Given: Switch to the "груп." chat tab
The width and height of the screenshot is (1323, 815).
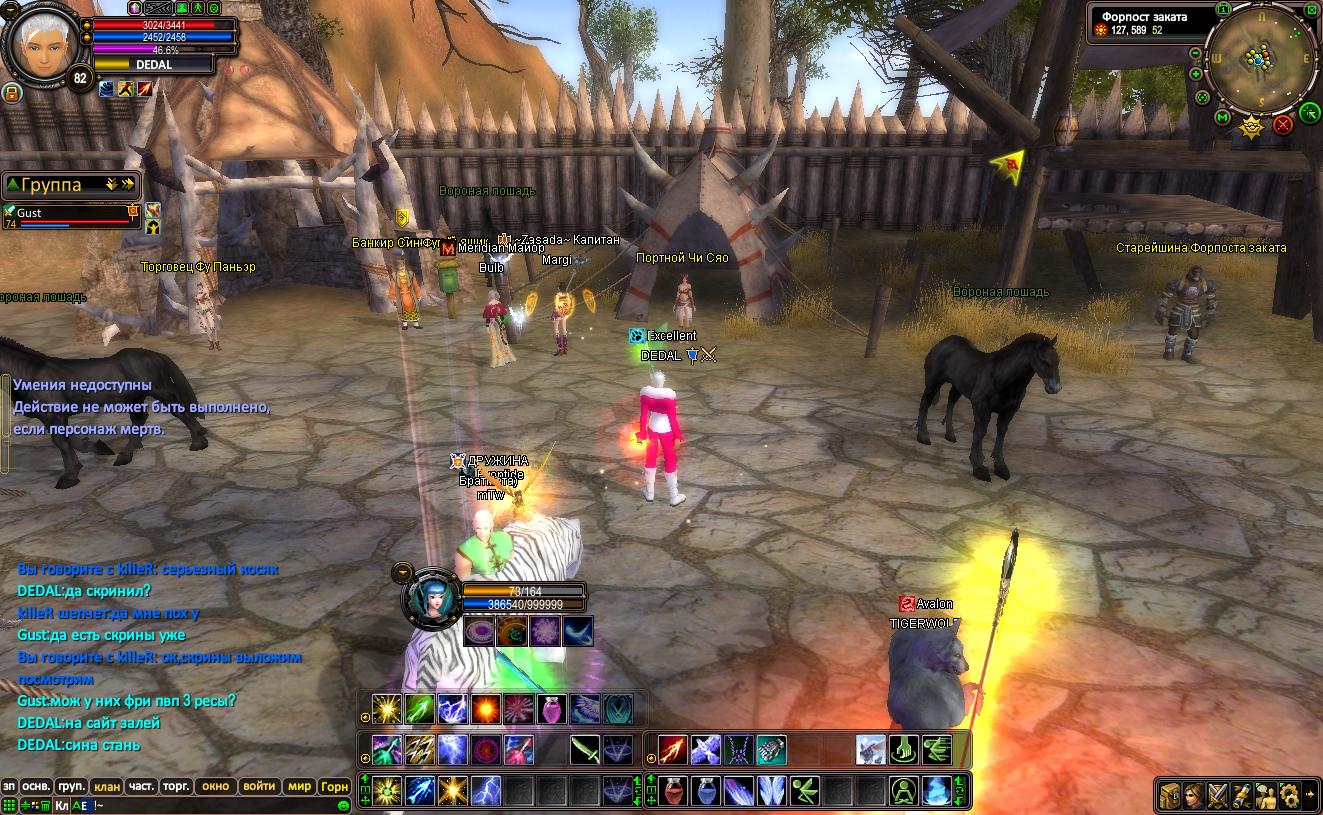Looking at the screenshot, I should [70, 786].
